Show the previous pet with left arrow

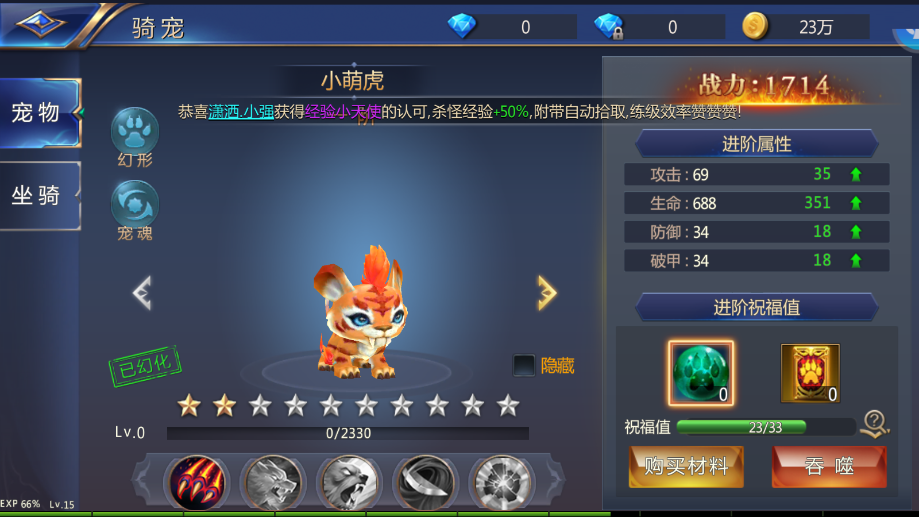pos(142,292)
